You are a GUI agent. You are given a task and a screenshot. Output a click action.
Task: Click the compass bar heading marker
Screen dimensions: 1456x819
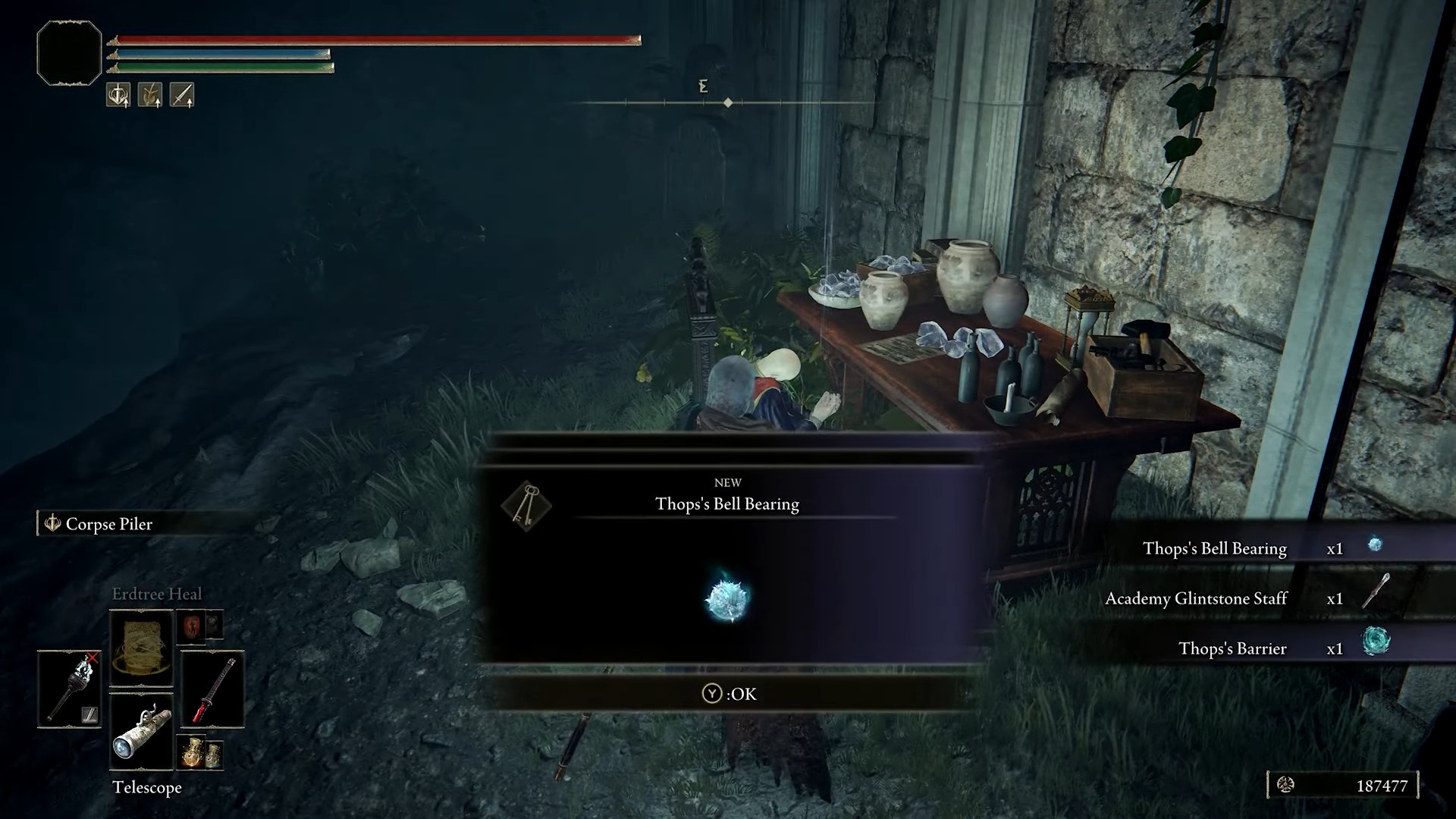[728, 102]
